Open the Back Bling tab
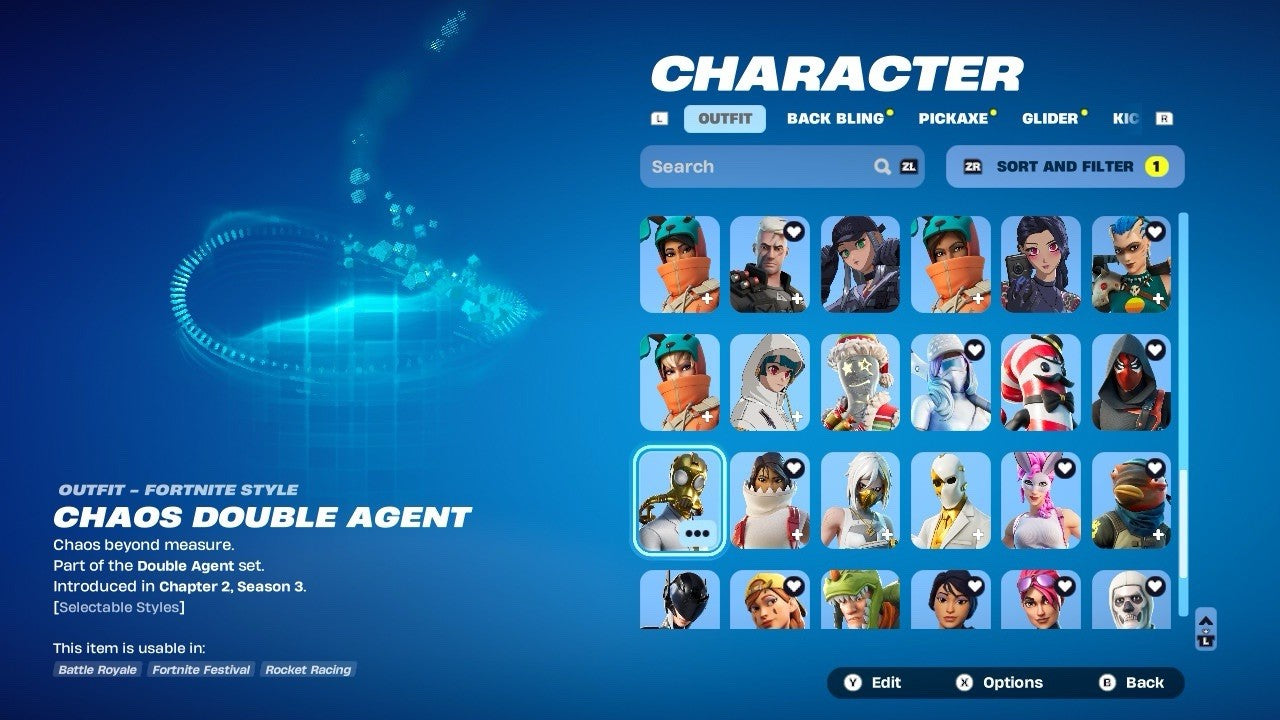1280x720 pixels. click(836, 119)
